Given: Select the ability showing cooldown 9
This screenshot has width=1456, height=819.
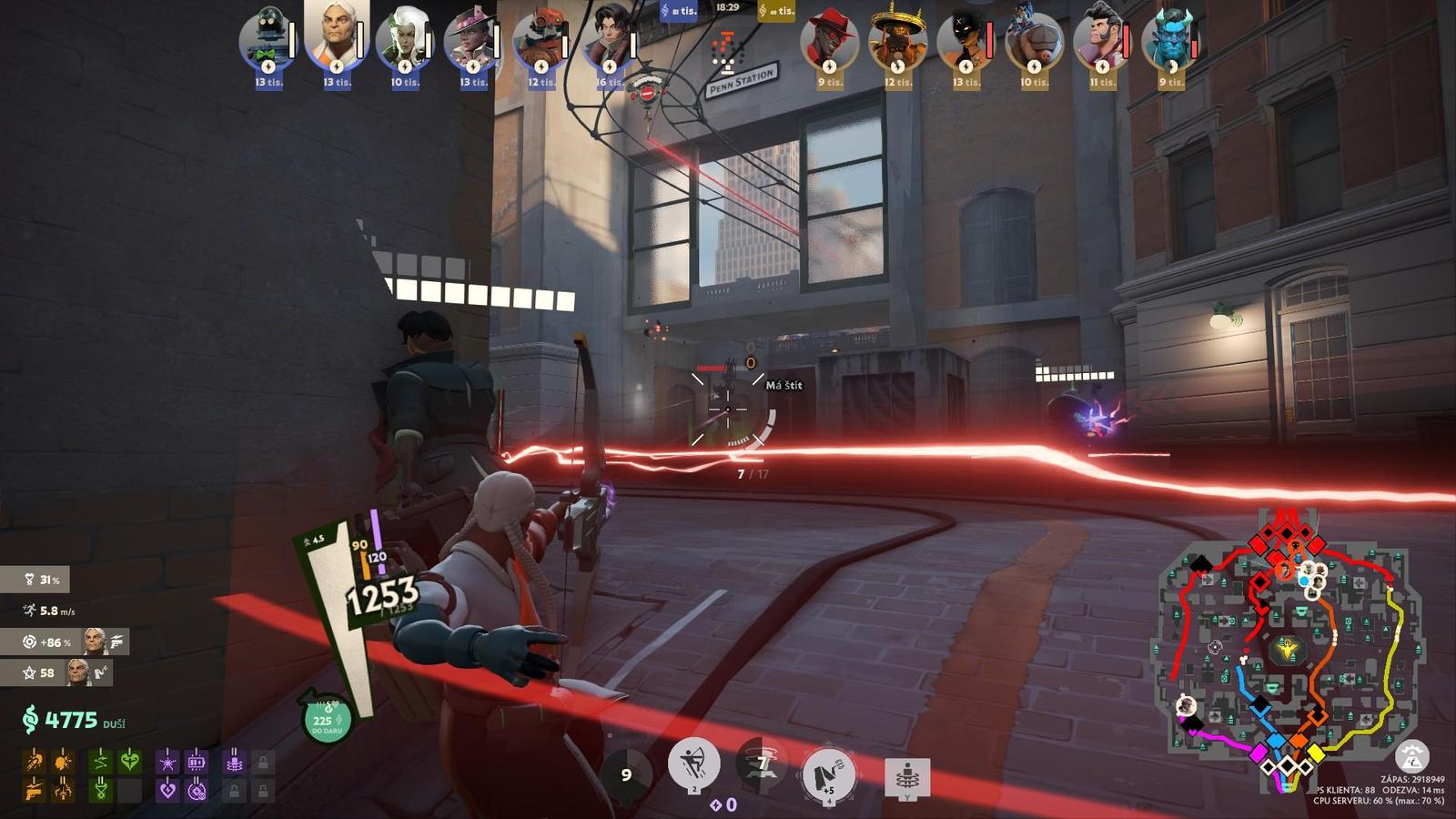Looking at the screenshot, I should click(x=626, y=774).
